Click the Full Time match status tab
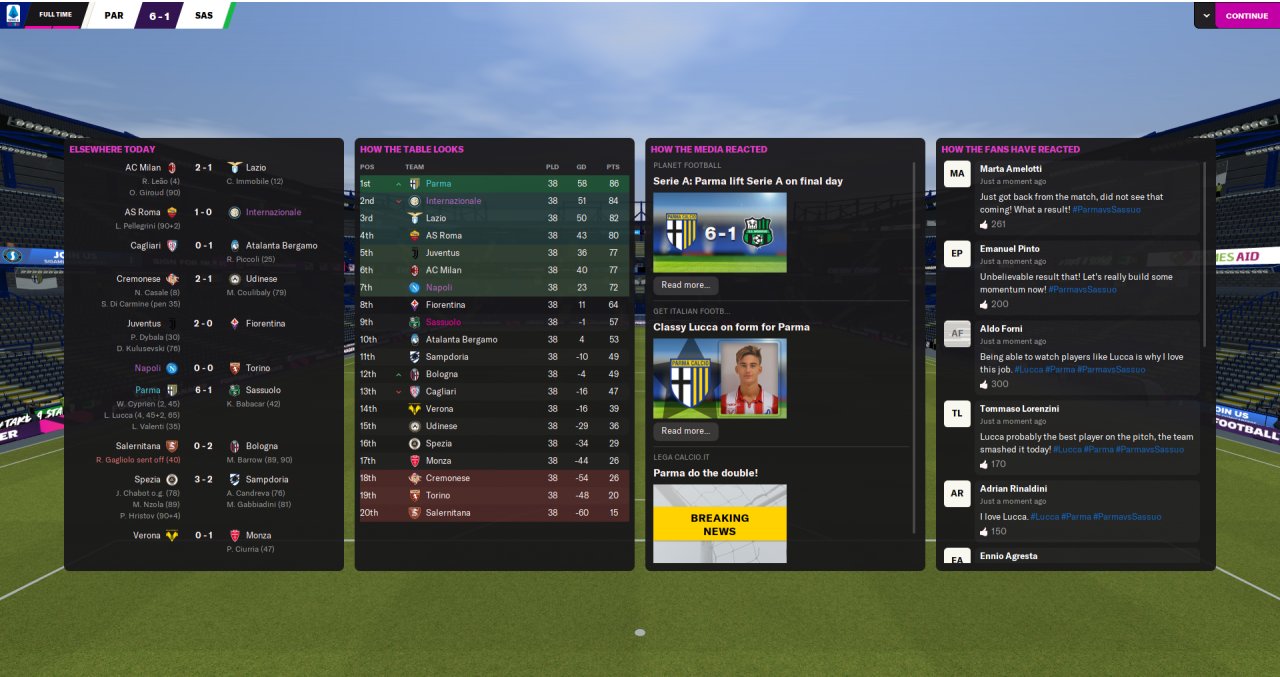Image resolution: width=1280 pixels, height=677 pixels. (54, 15)
